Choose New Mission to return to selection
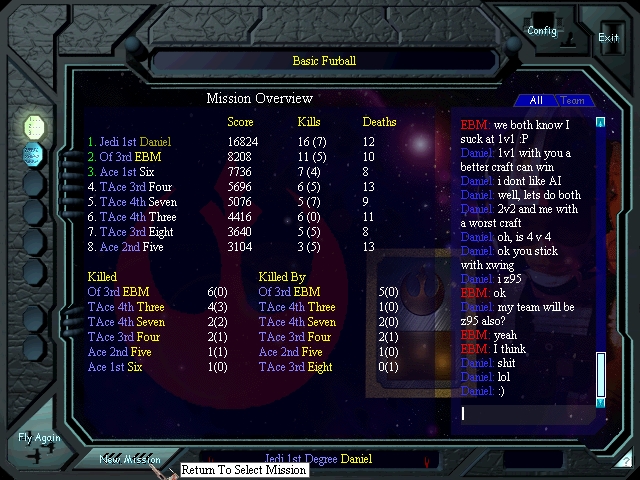 [x=130, y=459]
